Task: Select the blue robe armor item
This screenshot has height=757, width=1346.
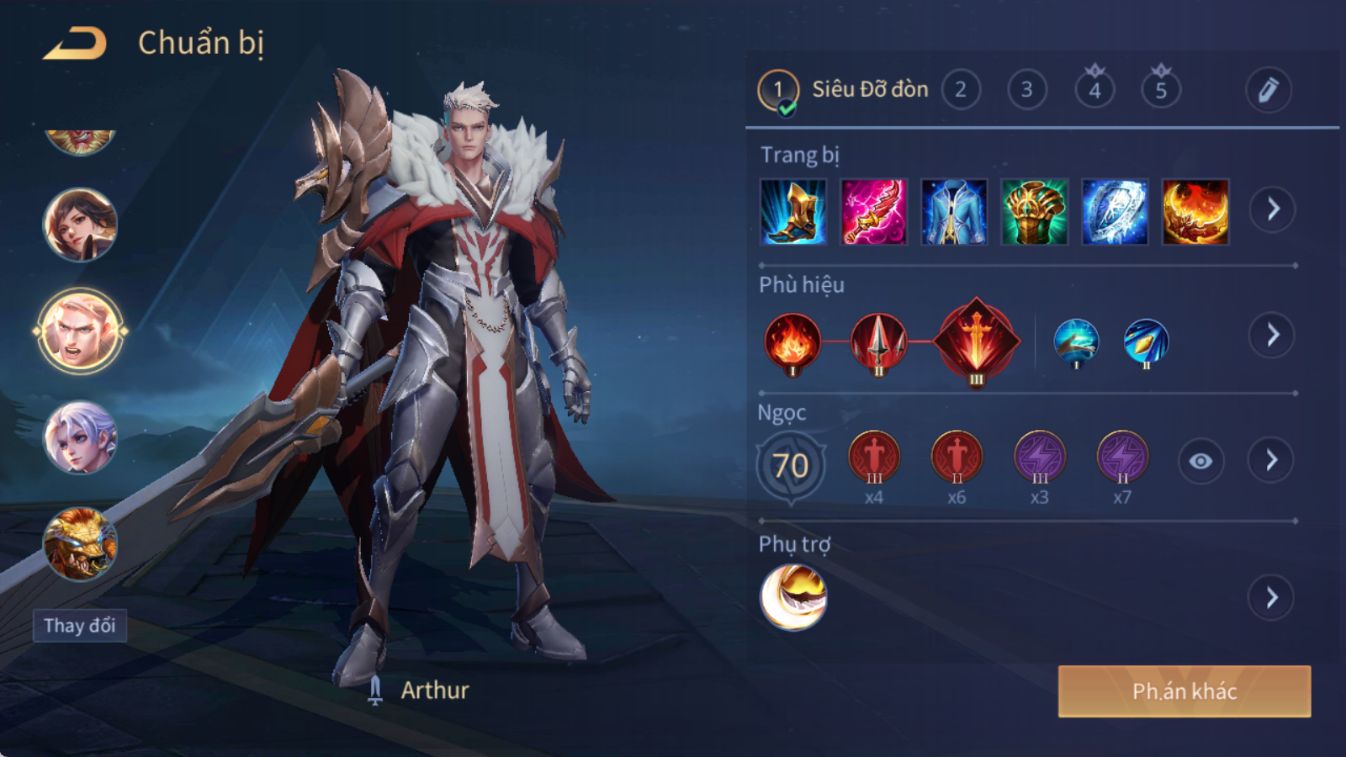Action: click(x=954, y=212)
